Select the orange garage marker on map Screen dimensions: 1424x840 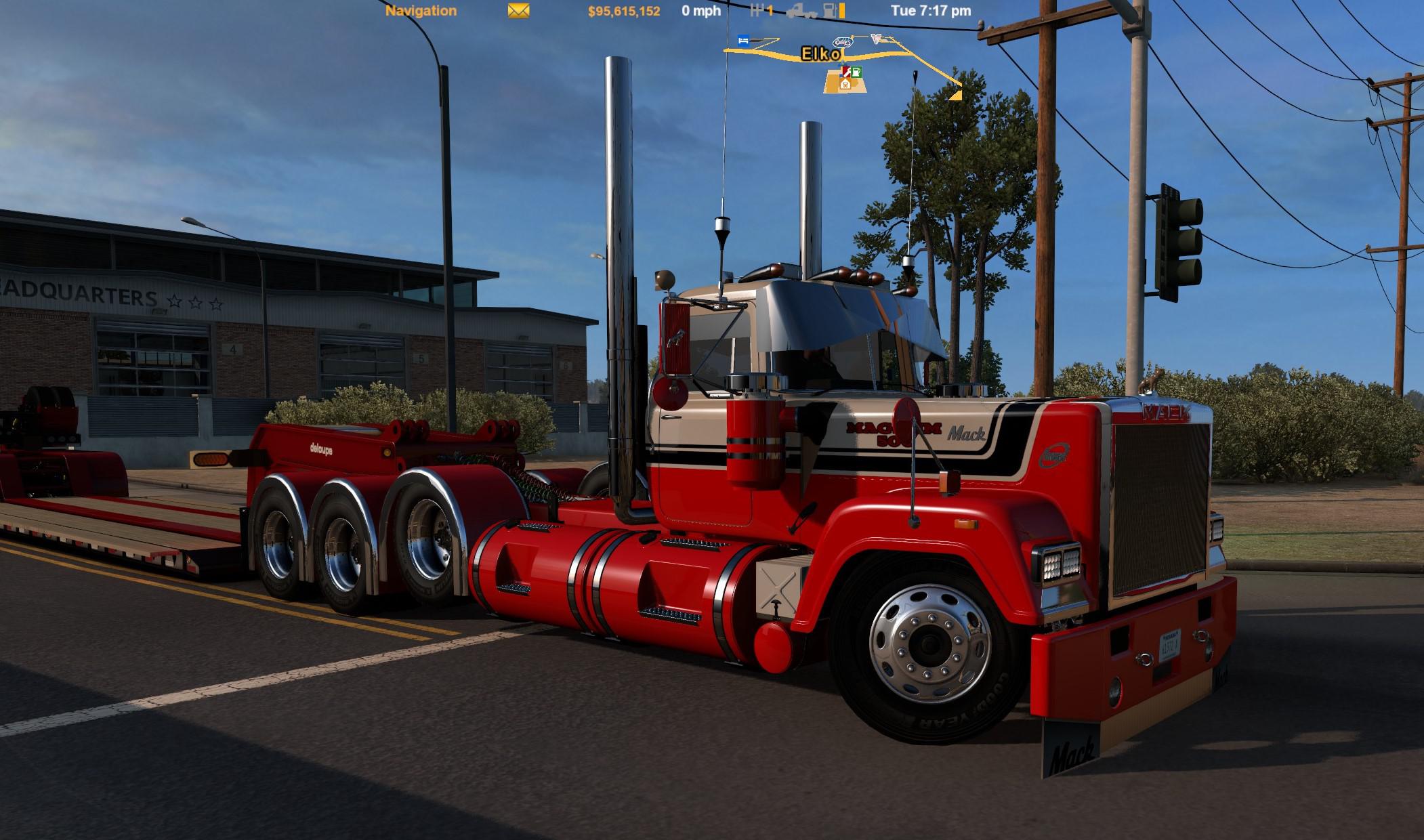(x=845, y=85)
